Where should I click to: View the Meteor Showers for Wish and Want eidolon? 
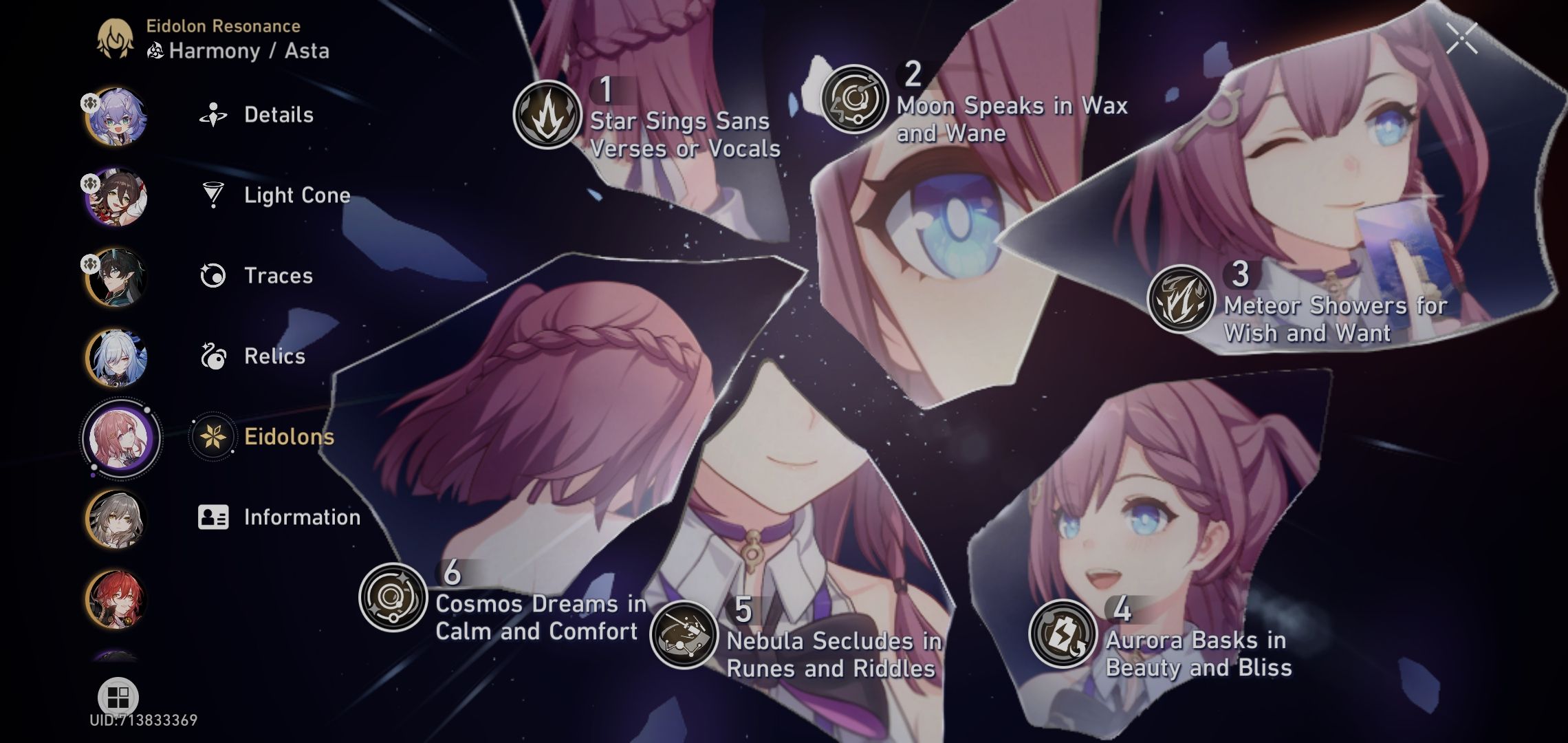tap(1181, 300)
